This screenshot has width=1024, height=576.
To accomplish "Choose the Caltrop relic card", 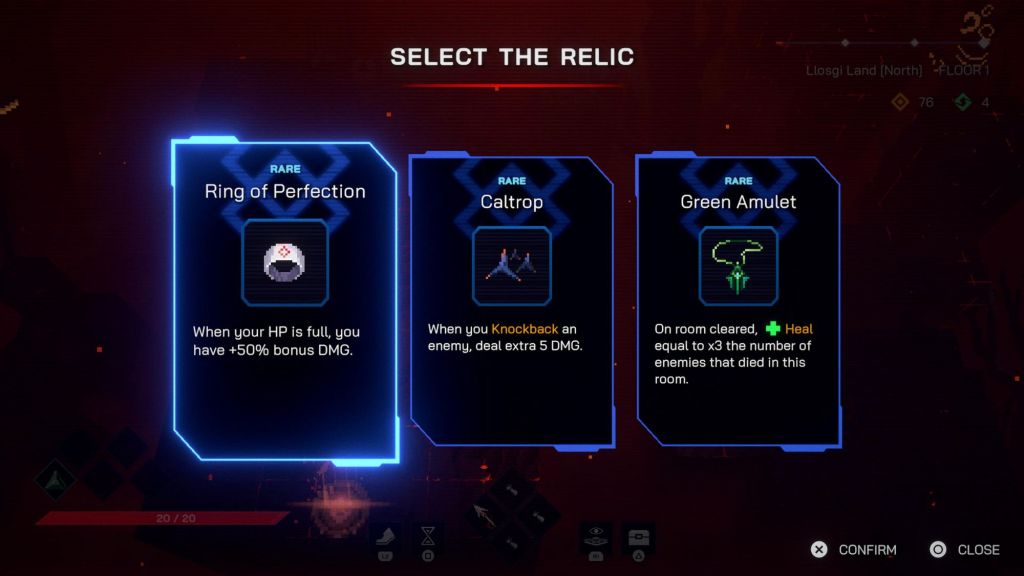I will coord(512,300).
